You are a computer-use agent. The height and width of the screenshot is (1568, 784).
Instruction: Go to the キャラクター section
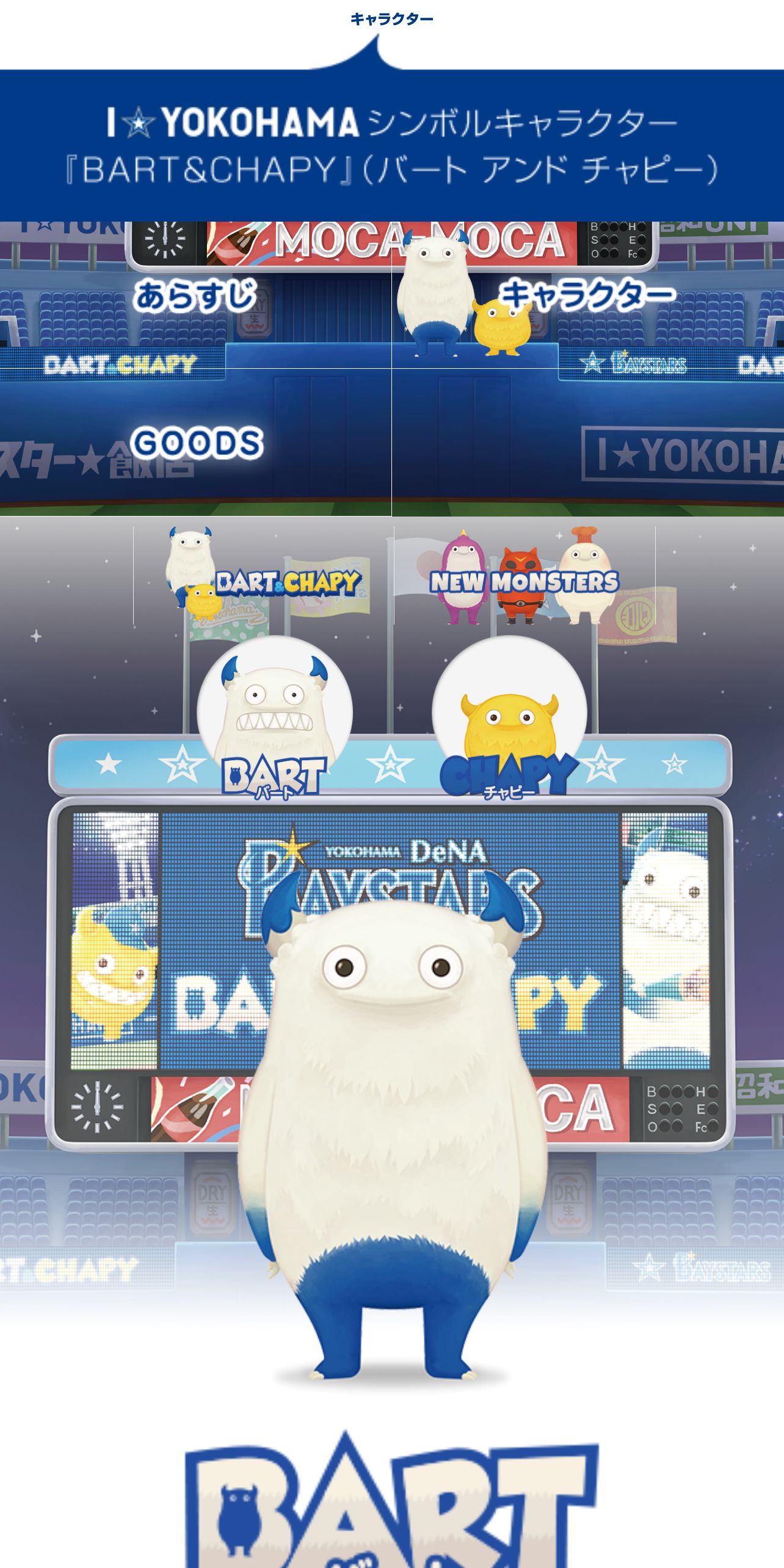tap(586, 296)
